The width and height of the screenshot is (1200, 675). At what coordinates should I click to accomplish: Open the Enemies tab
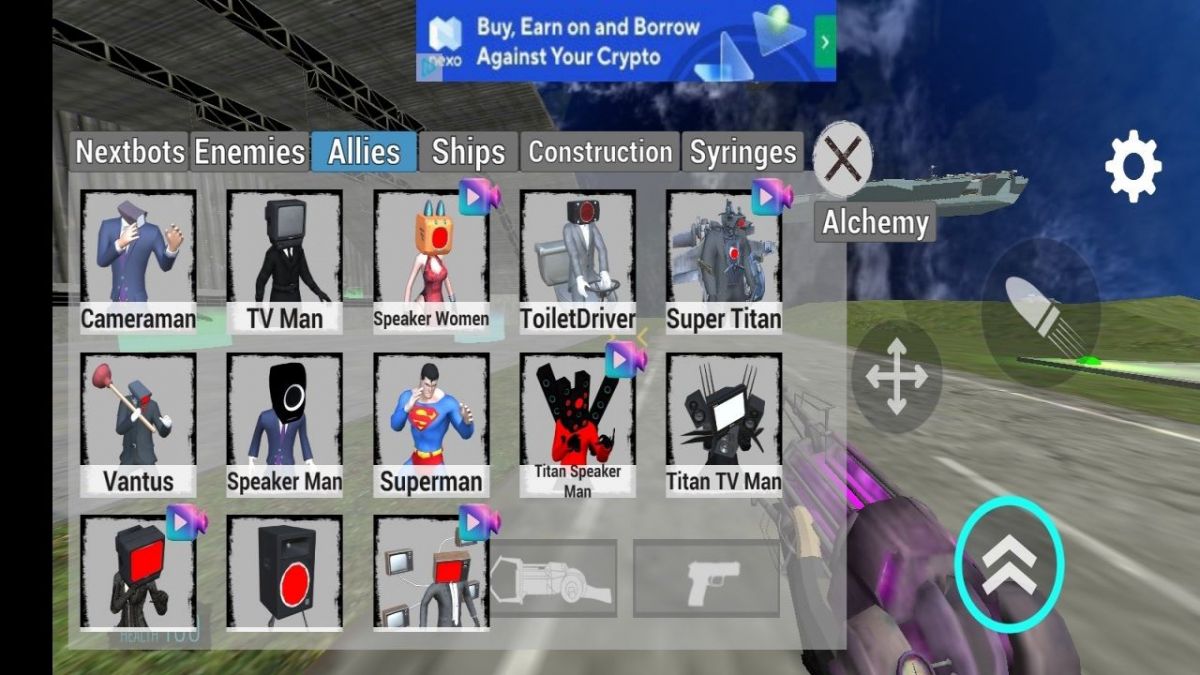[x=249, y=152]
